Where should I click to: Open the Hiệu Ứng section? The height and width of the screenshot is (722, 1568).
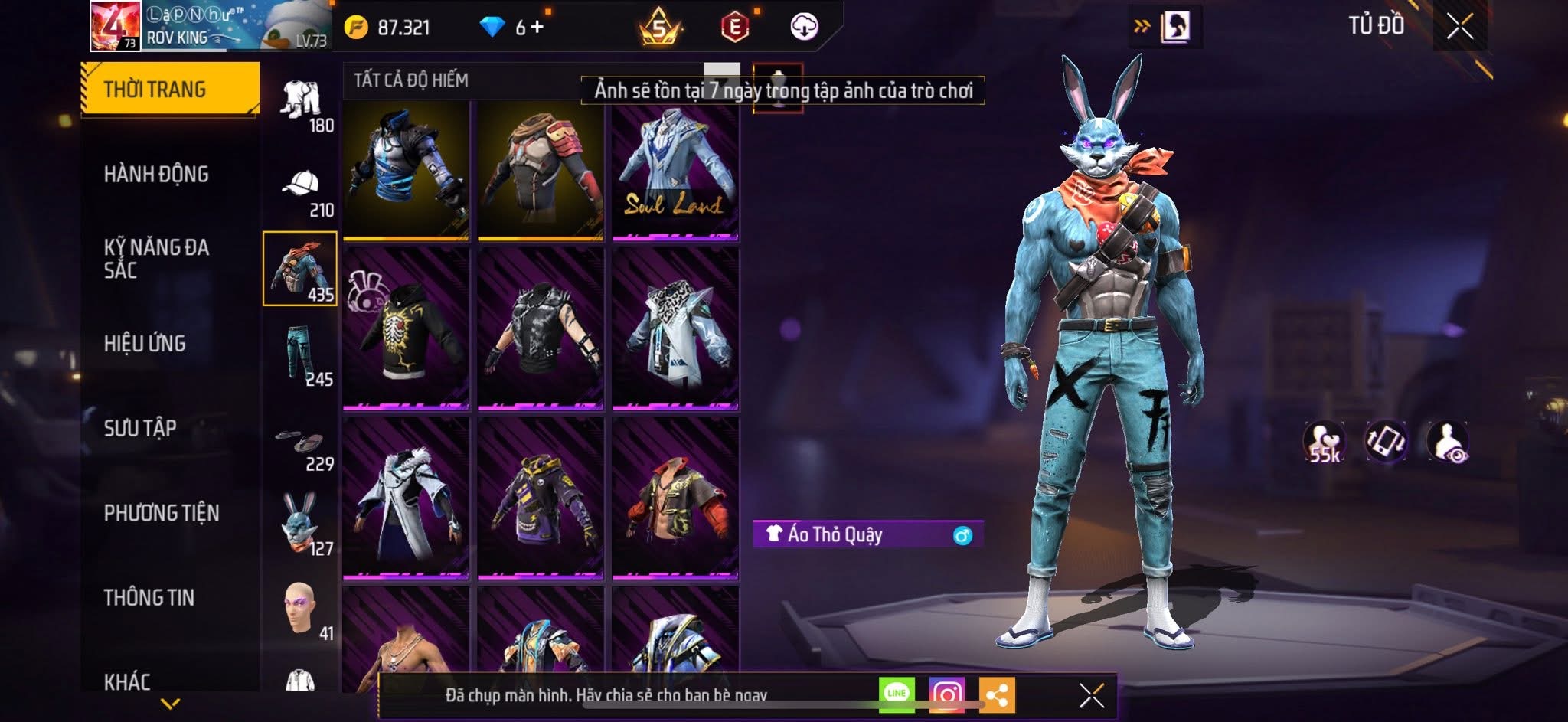[x=145, y=344]
